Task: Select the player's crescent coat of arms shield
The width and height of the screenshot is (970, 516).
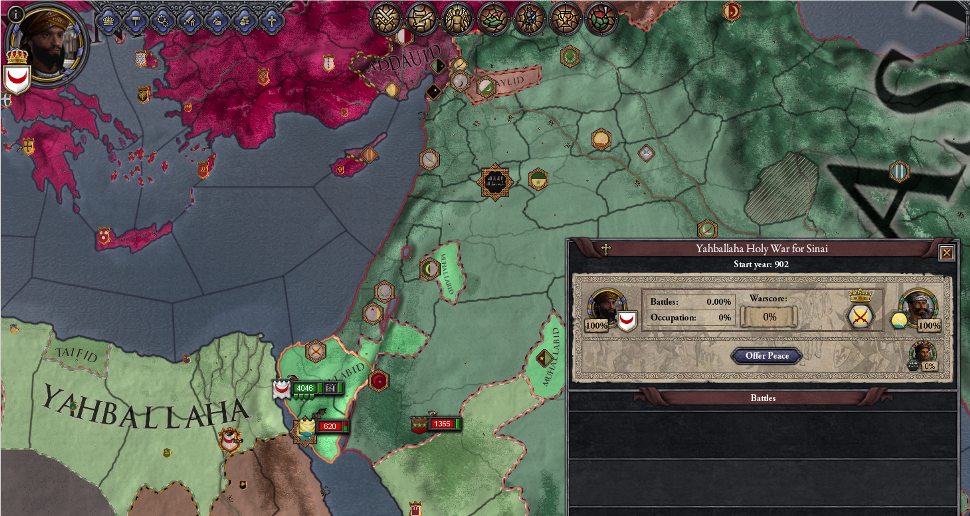Action: 16,80
